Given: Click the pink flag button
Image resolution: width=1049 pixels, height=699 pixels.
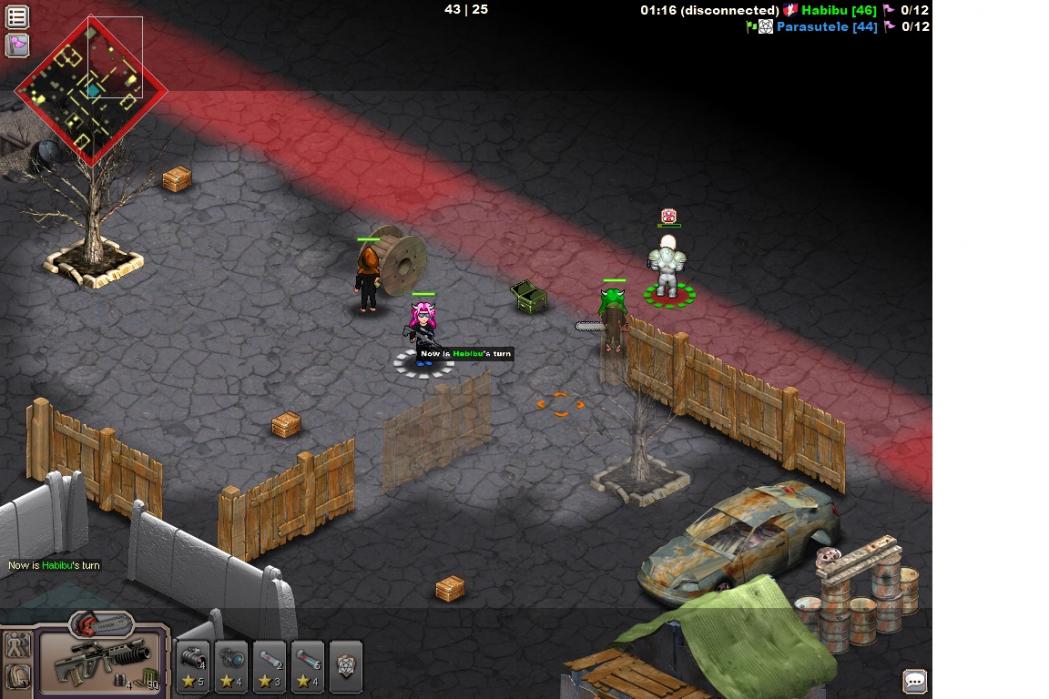Looking at the screenshot, I should pyautogui.click(x=17, y=45).
